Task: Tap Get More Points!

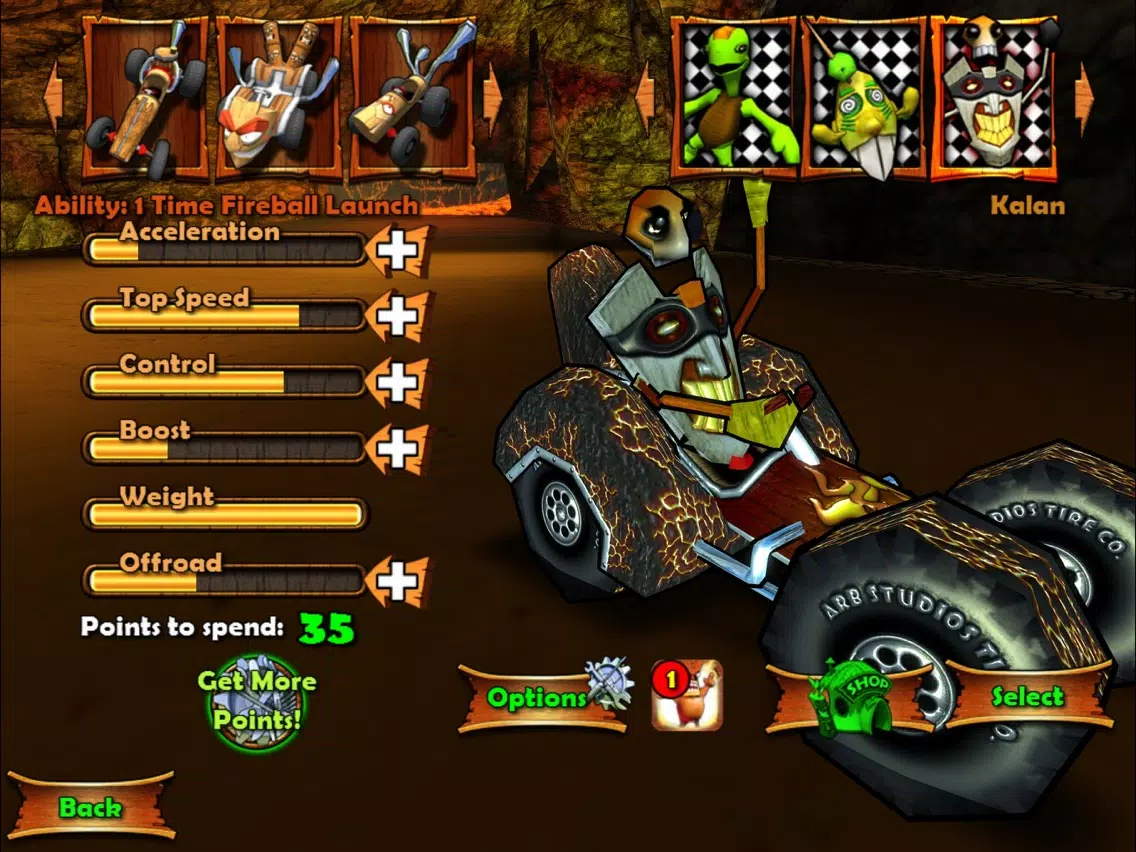Action: tap(256, 700)
